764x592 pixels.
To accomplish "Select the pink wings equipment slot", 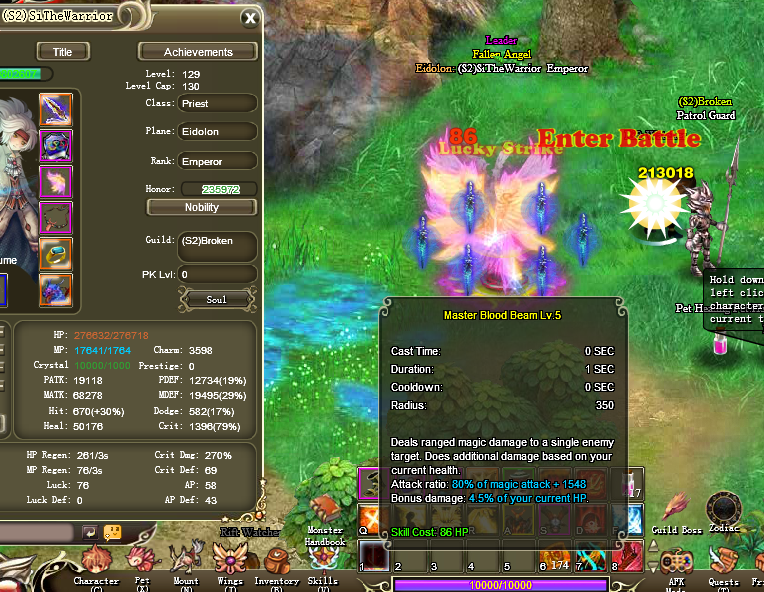I will 56,181.
